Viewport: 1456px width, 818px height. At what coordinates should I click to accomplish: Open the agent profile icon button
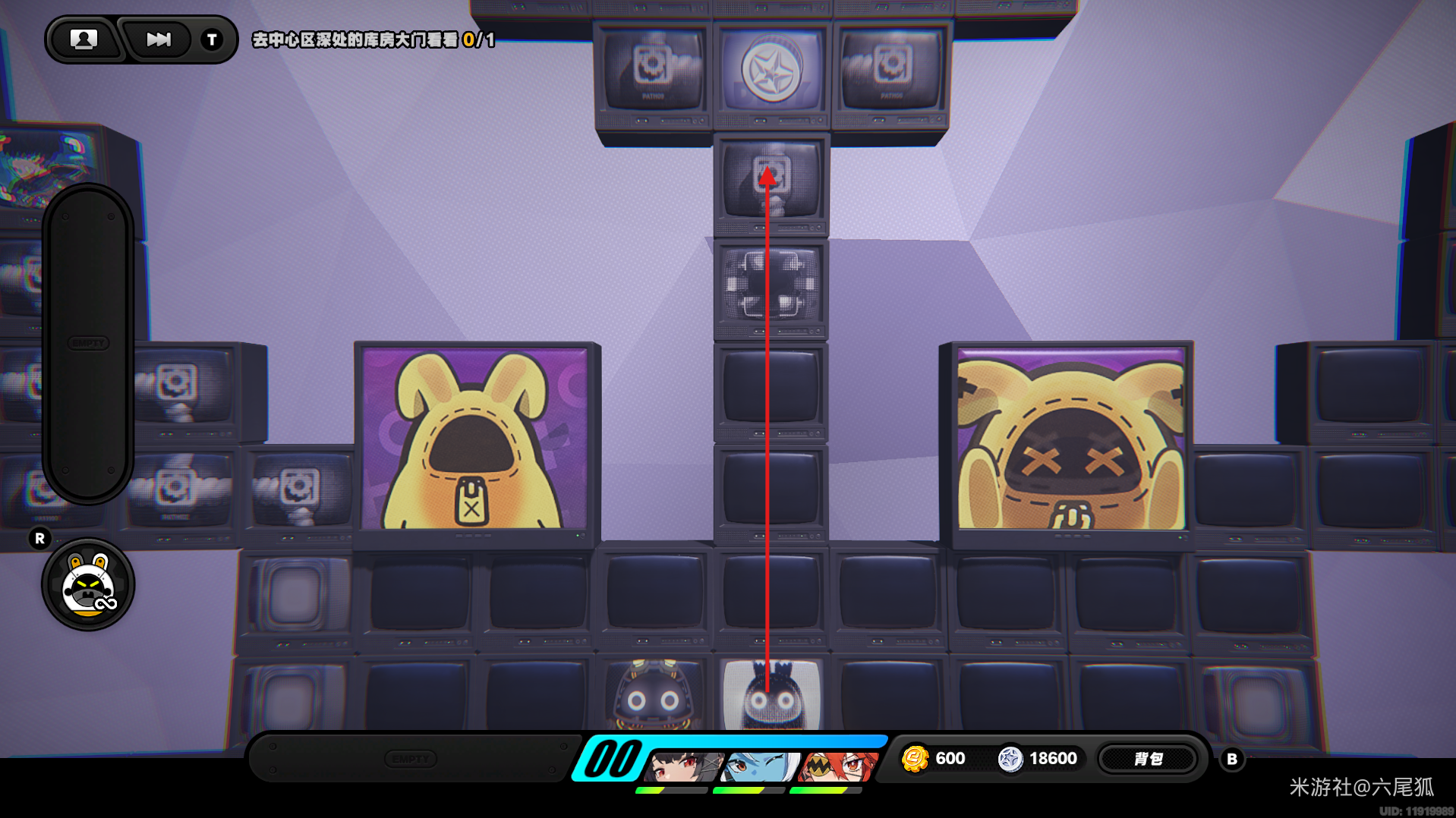84,39
